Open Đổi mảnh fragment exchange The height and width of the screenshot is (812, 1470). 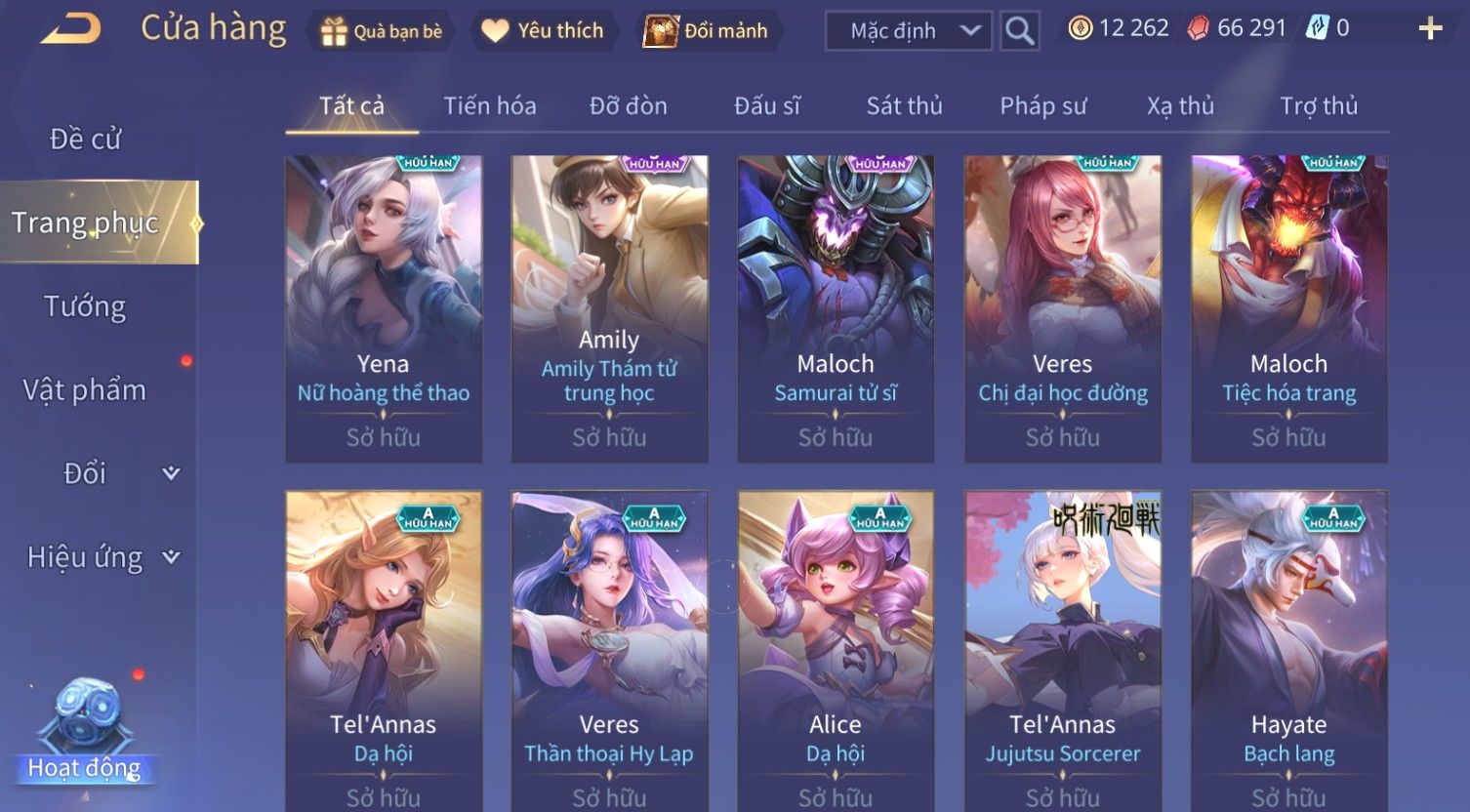tap(706, 31)
